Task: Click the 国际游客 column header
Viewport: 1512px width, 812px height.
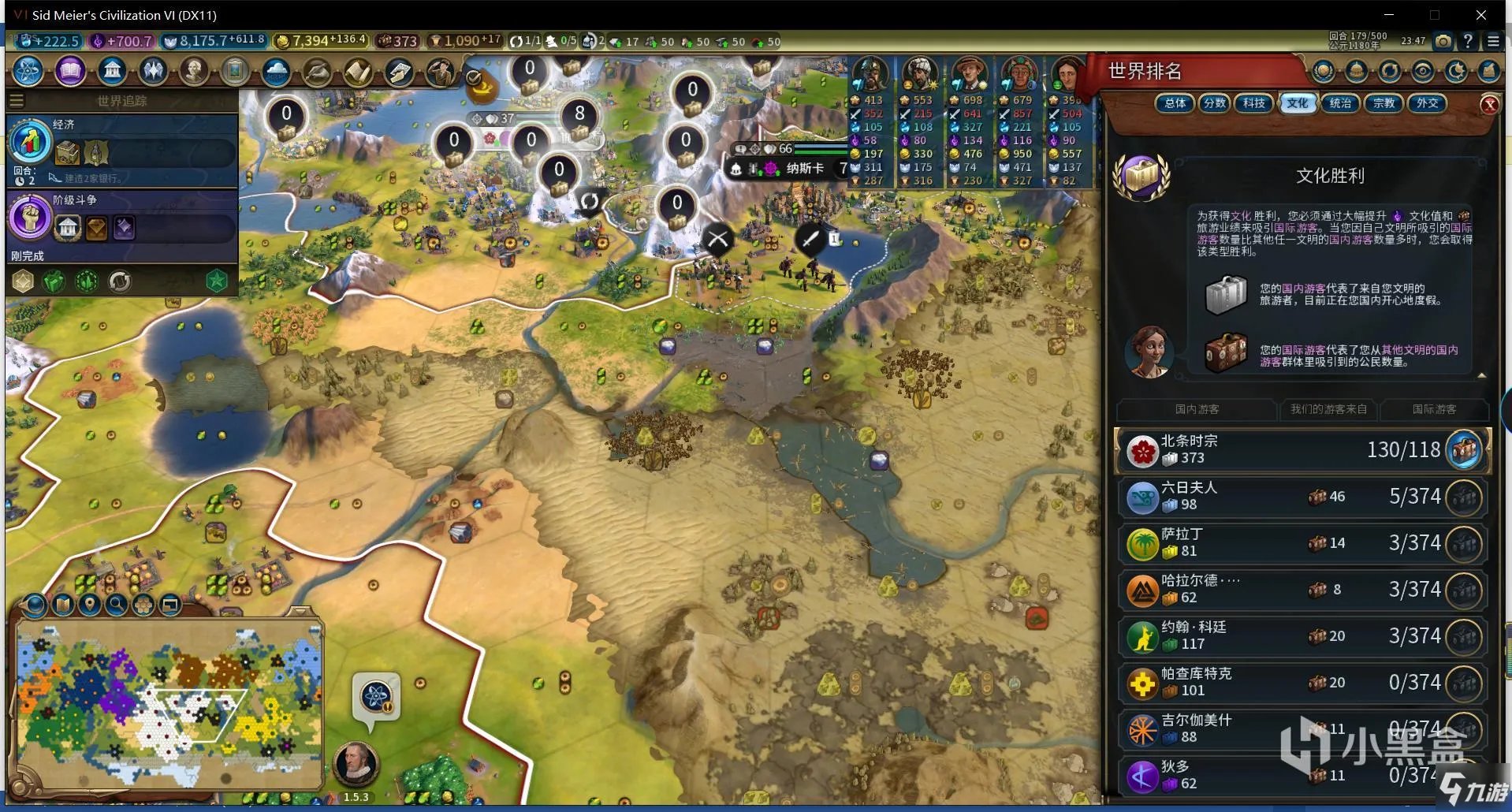Action: tap(1434, 409)
